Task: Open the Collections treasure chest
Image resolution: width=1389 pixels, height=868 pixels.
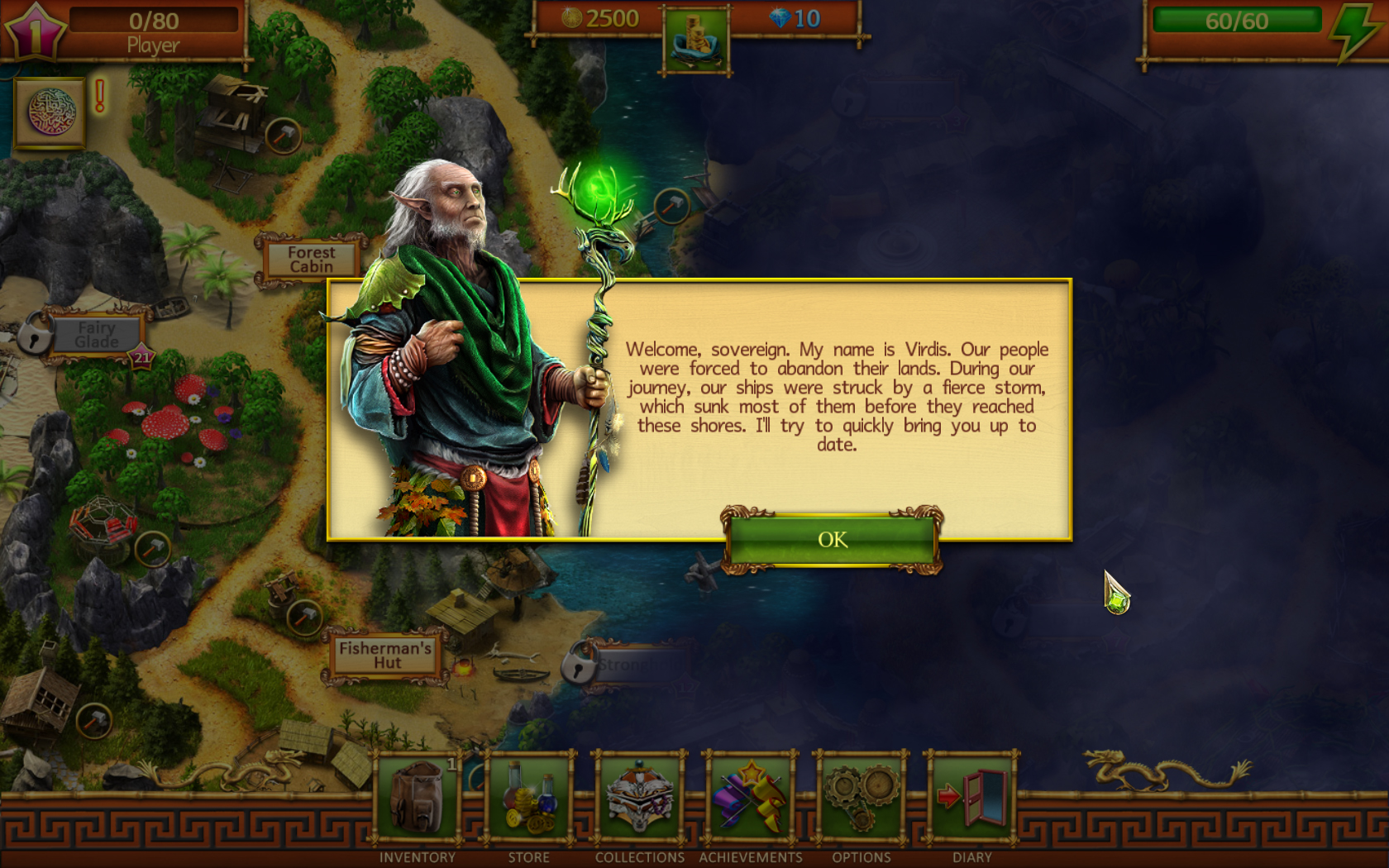Action: tap(639, 796)
